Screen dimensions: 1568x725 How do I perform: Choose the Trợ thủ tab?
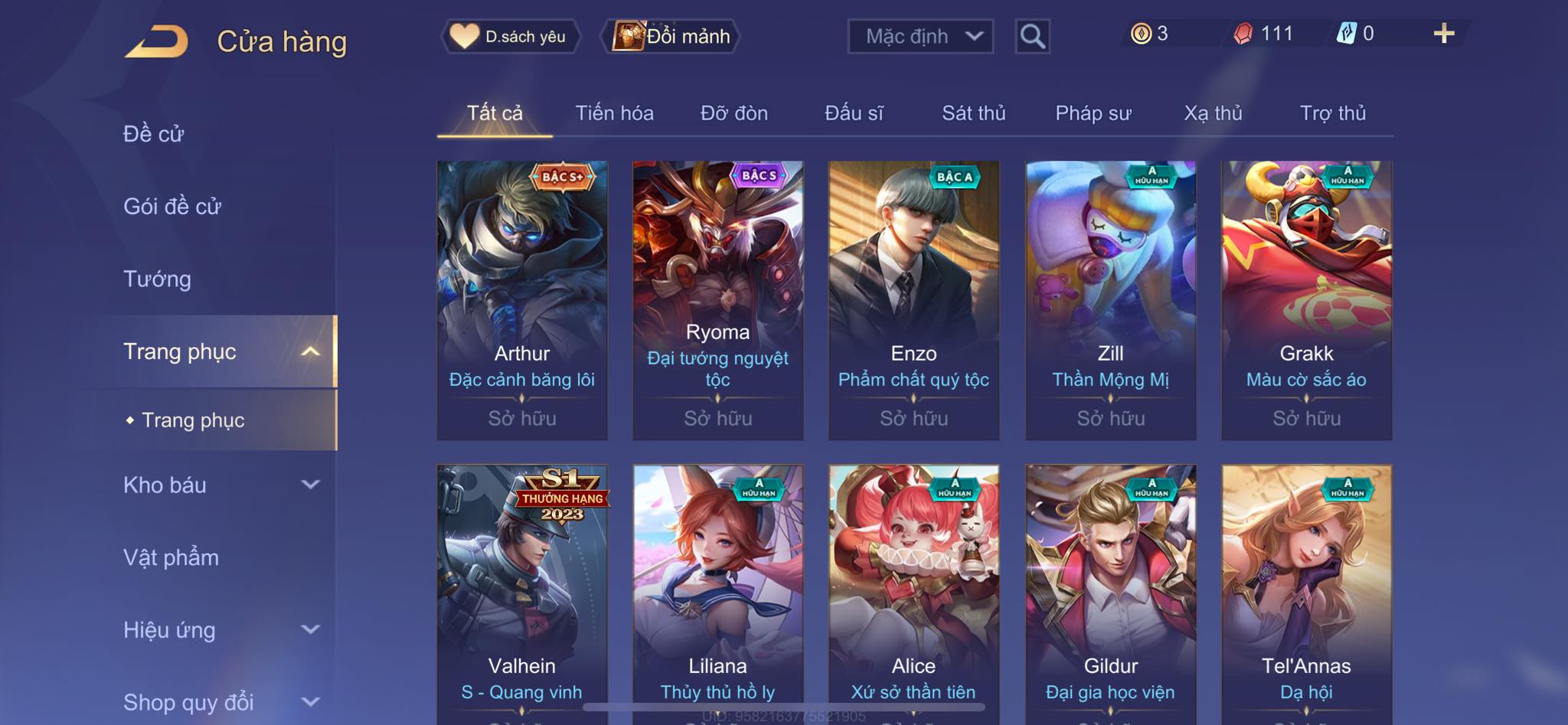coord(1332,113)
